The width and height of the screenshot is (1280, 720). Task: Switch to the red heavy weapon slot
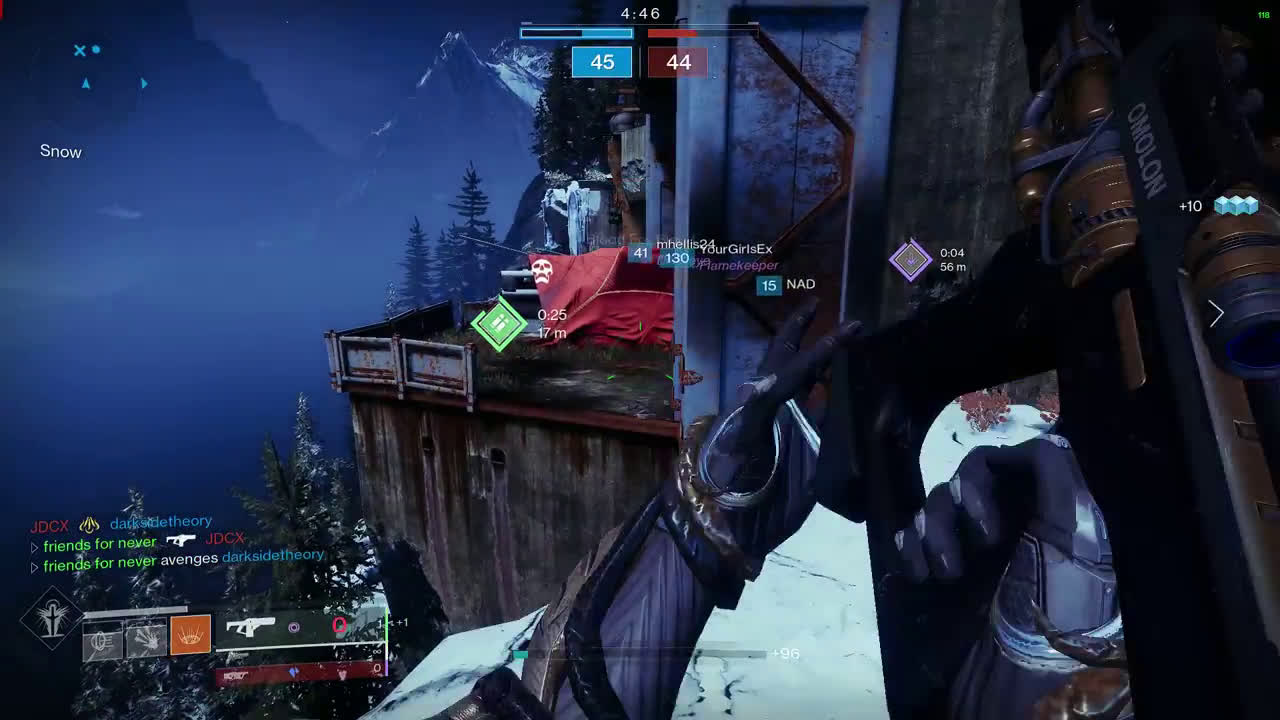click(x=238, y=675)
